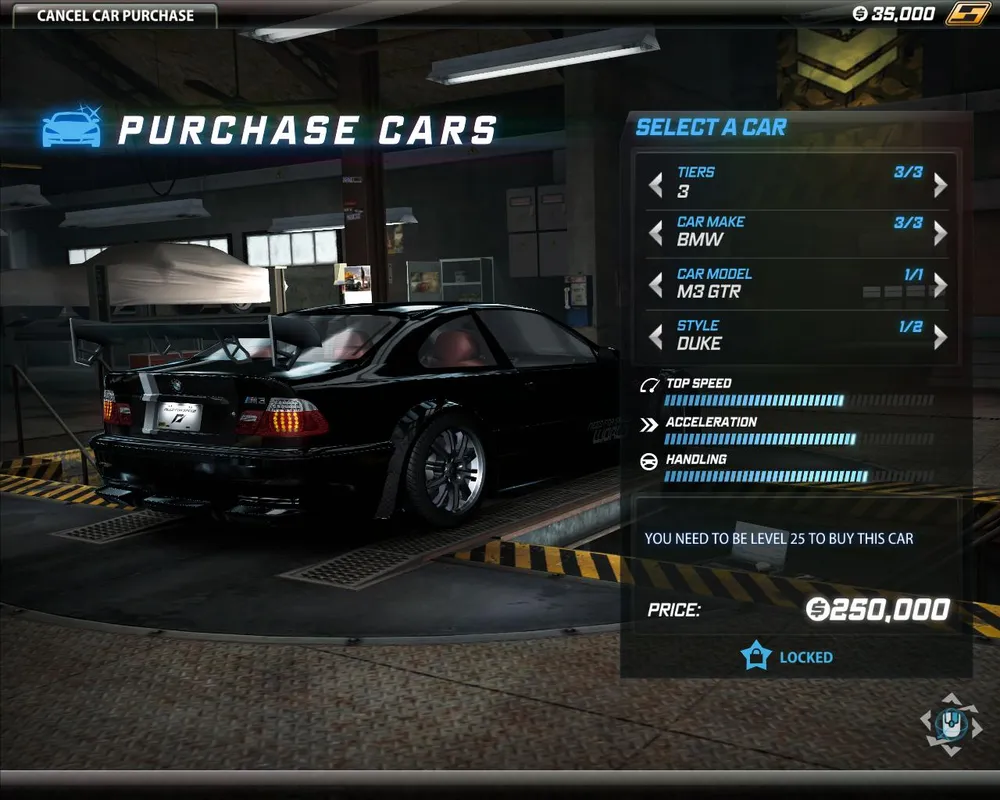Choose previous style before Duke

pos(655,337)
